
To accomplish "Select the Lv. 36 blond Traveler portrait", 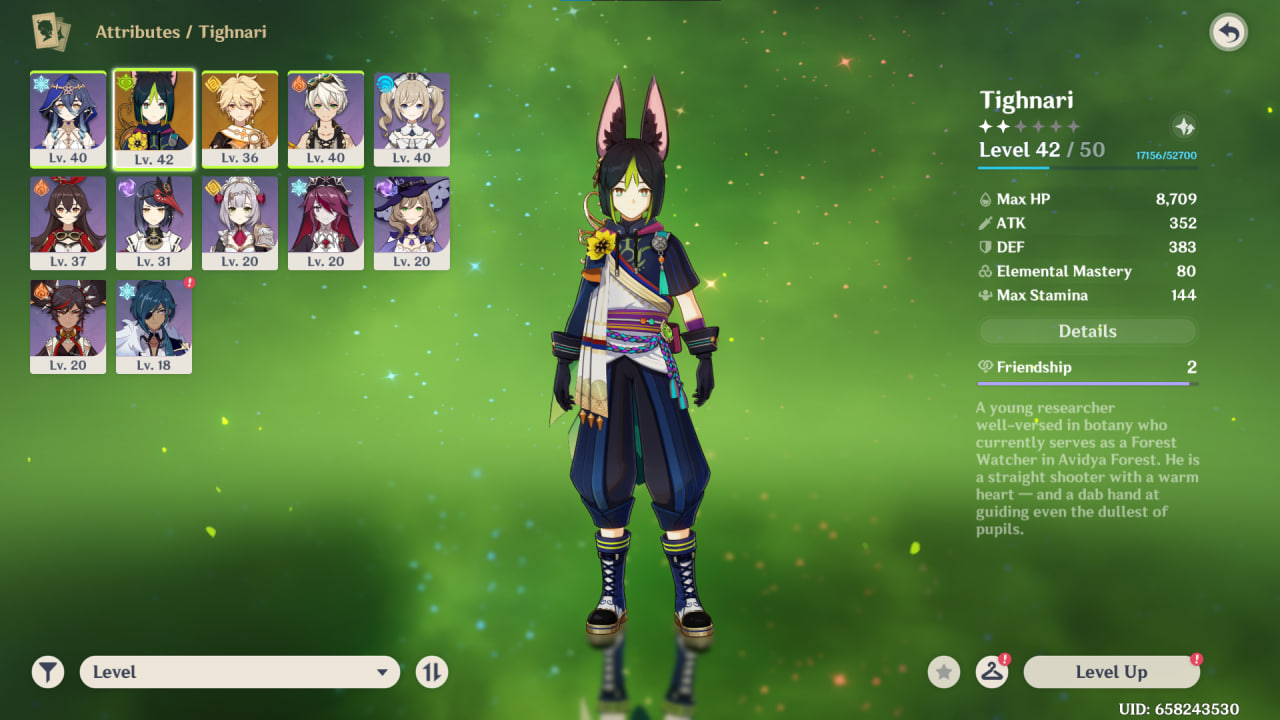I will pyautogui.click(x=240, y=118).
